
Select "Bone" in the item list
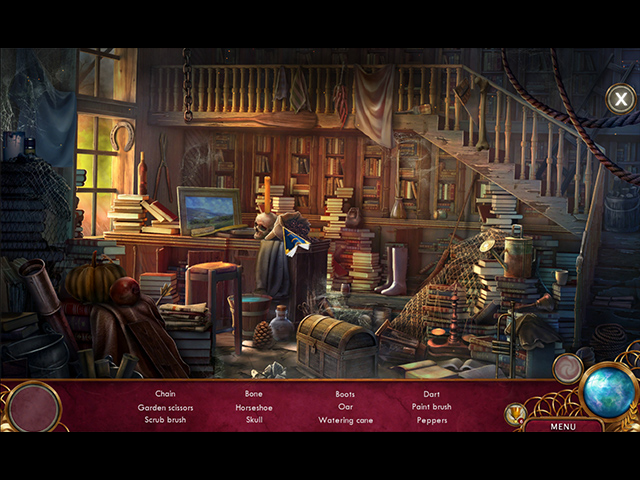[x=254, y=394]
